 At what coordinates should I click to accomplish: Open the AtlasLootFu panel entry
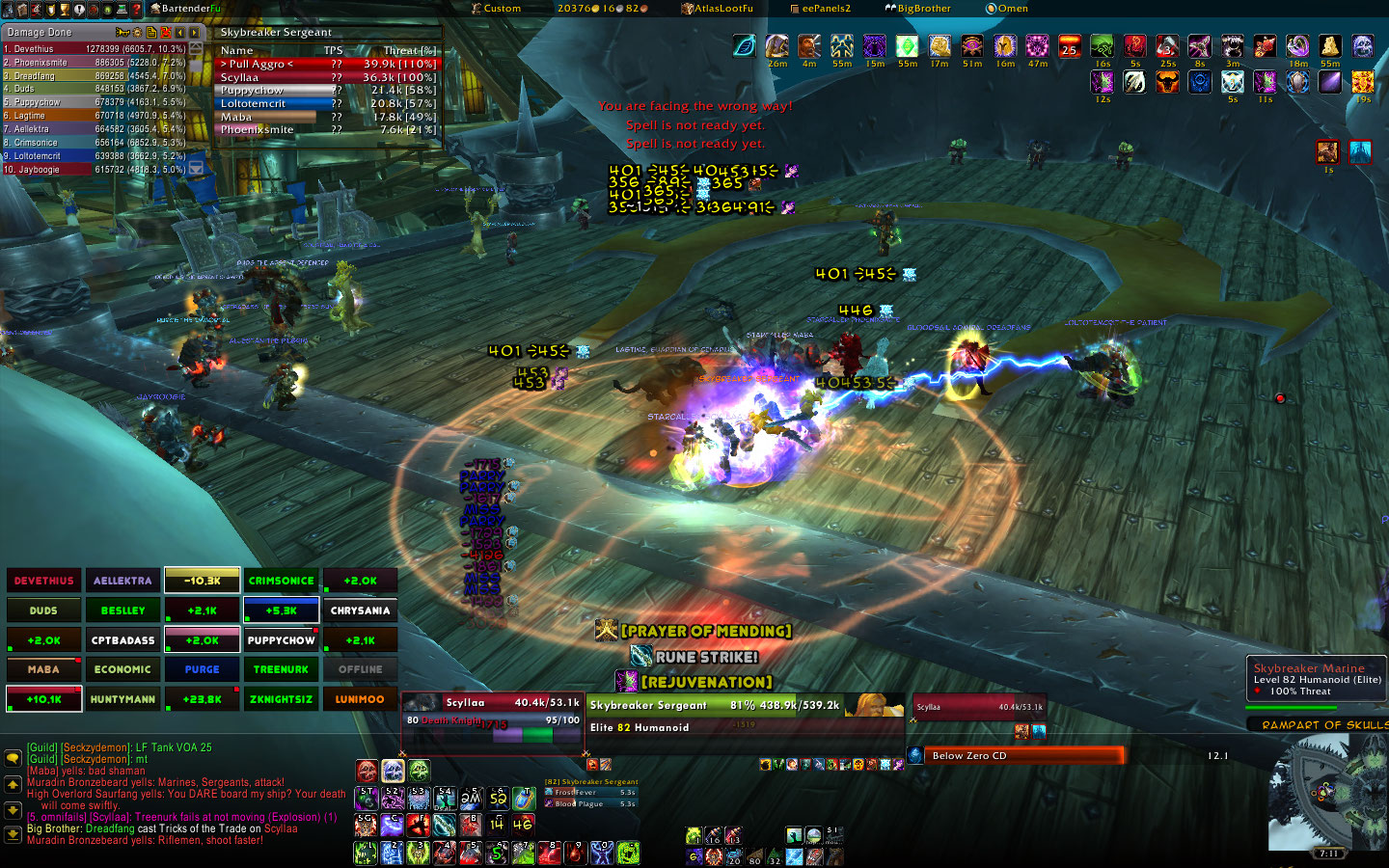[x=718, y=9]
